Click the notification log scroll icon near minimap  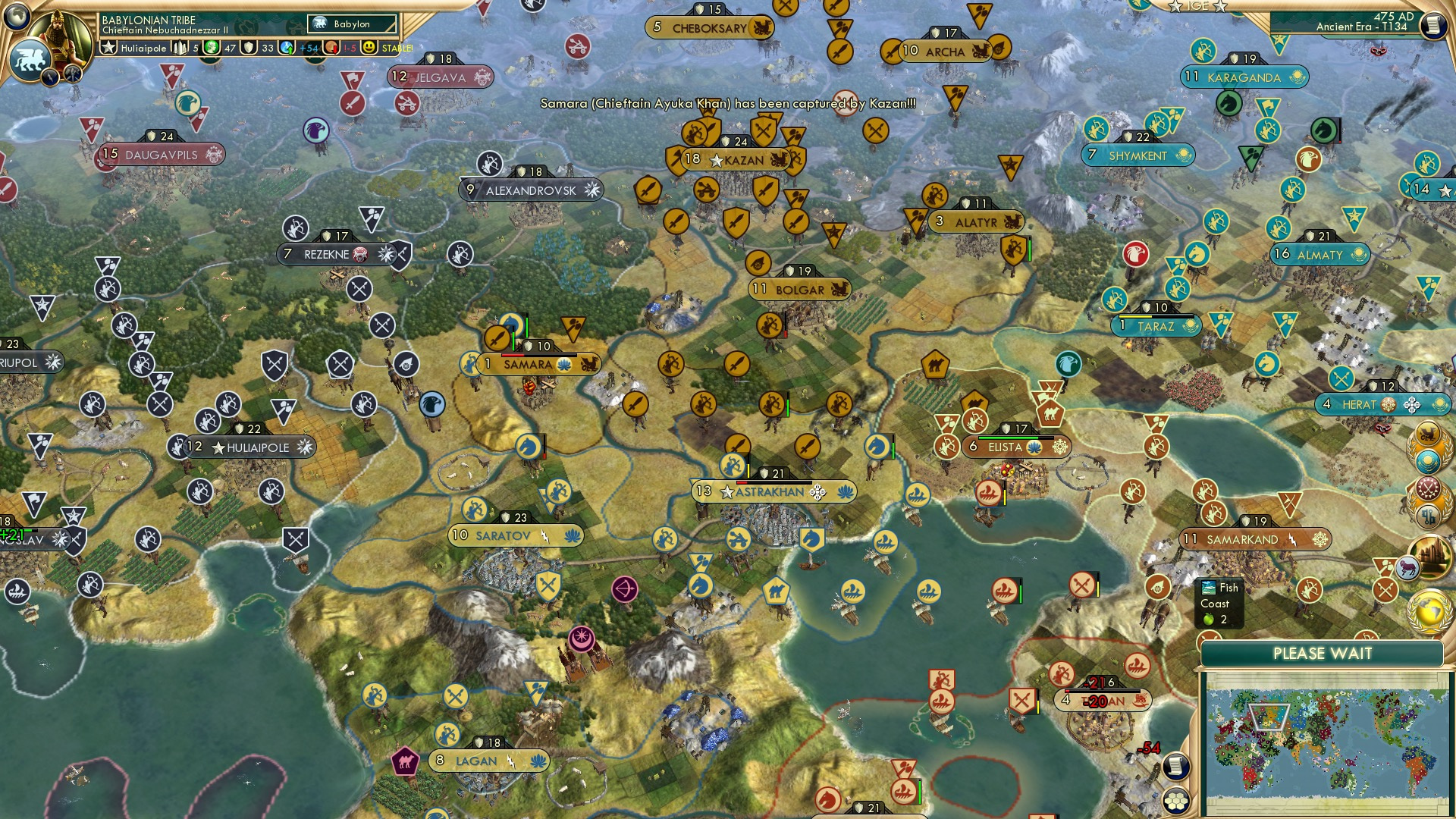click(x=1176, y=766)
